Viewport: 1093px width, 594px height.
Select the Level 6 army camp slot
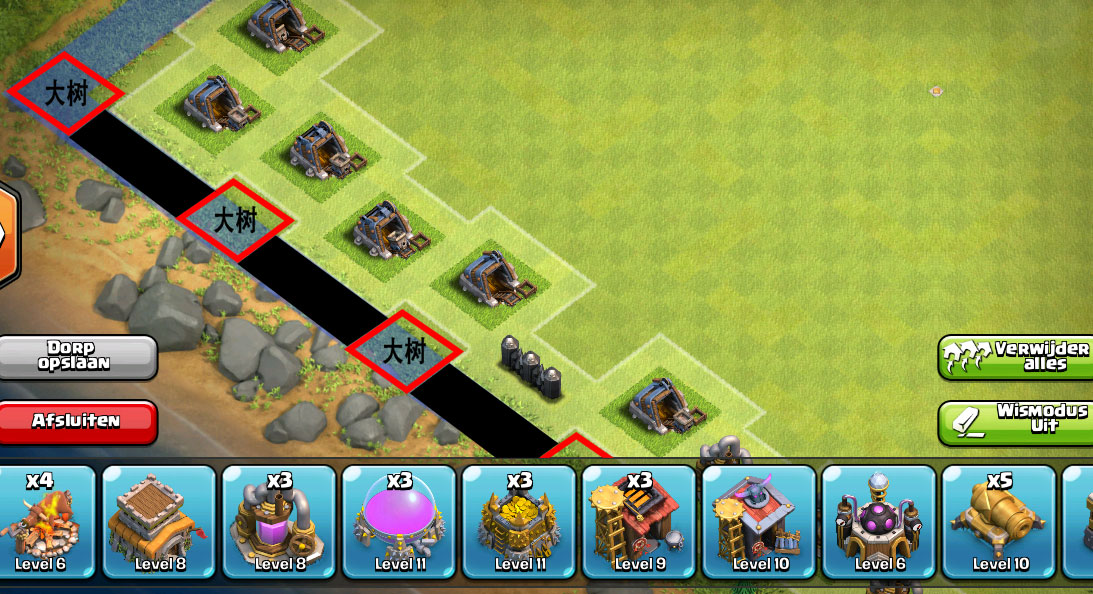pos(42,521)
